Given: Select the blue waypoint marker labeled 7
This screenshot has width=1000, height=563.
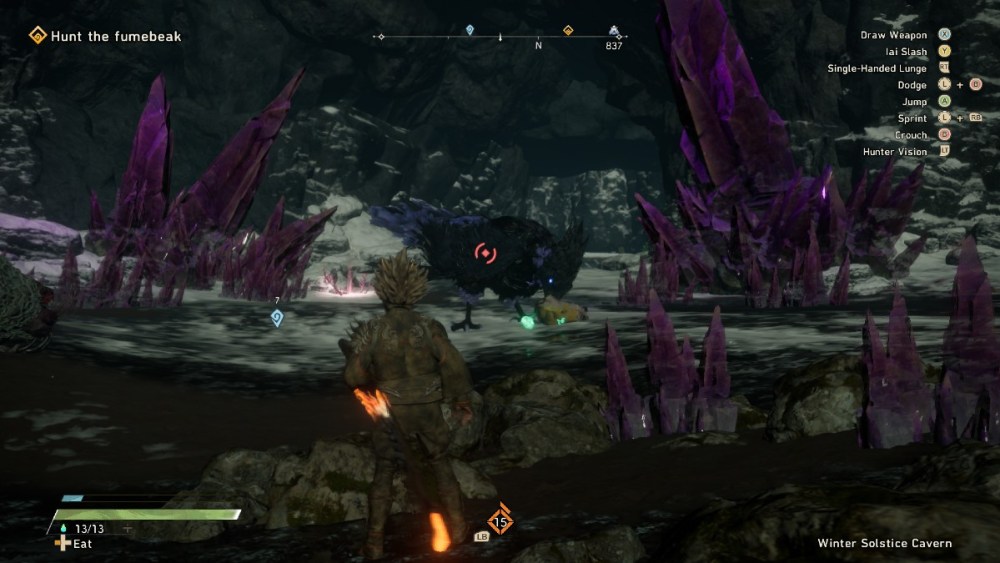Looking at the screenshot, I should 277,318.
